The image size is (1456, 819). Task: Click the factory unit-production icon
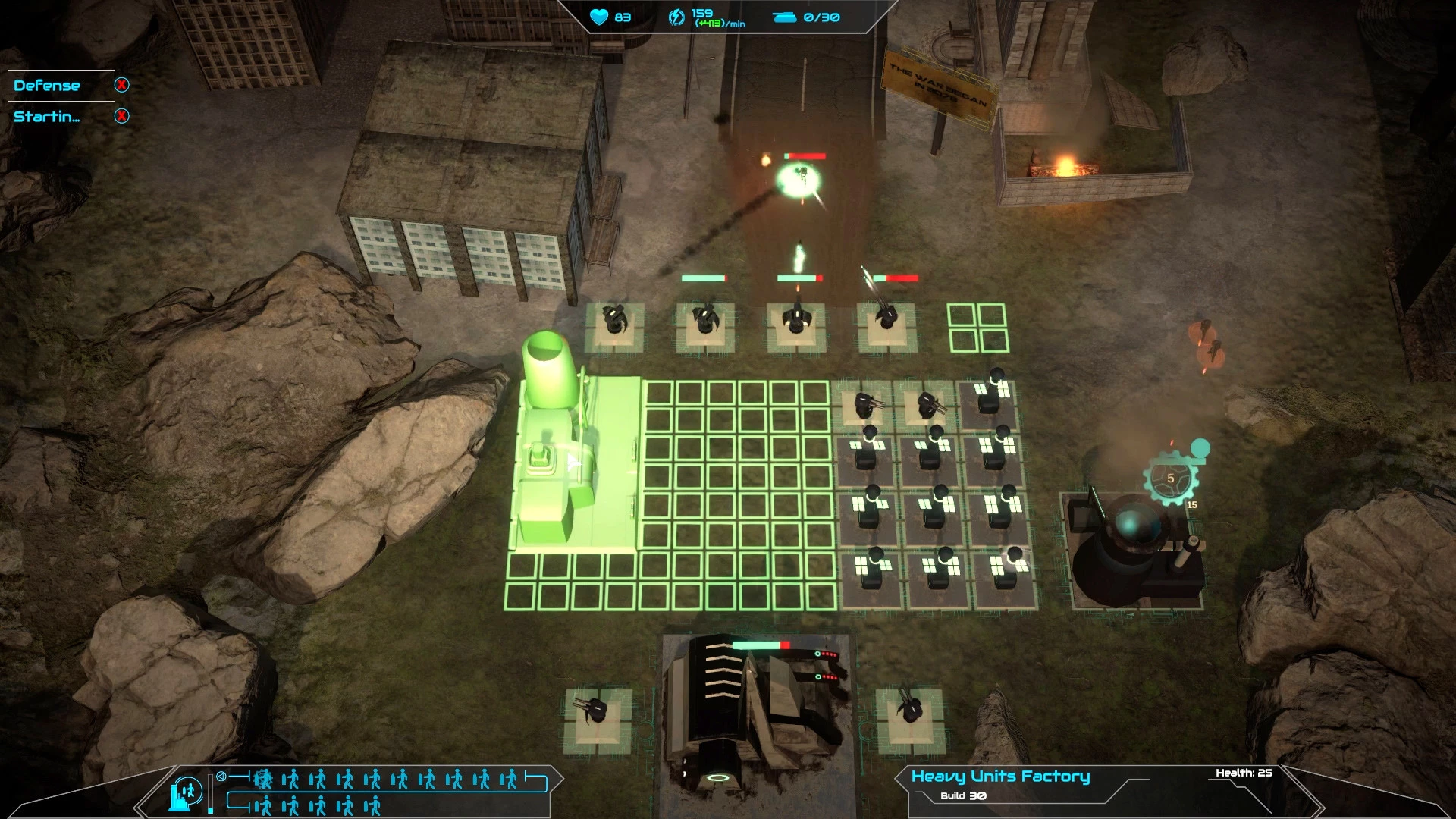click(187, 792)
